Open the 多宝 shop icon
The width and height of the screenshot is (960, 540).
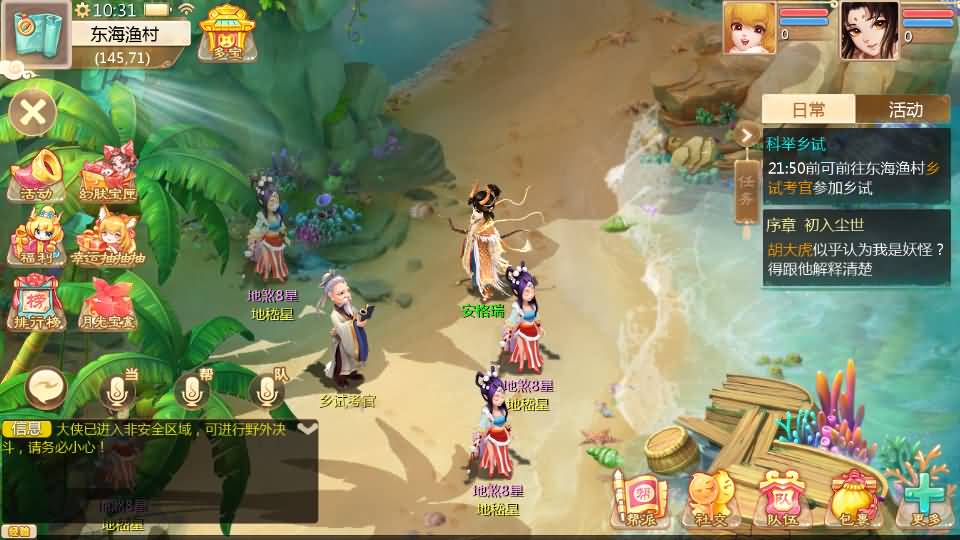click(226, 32)
